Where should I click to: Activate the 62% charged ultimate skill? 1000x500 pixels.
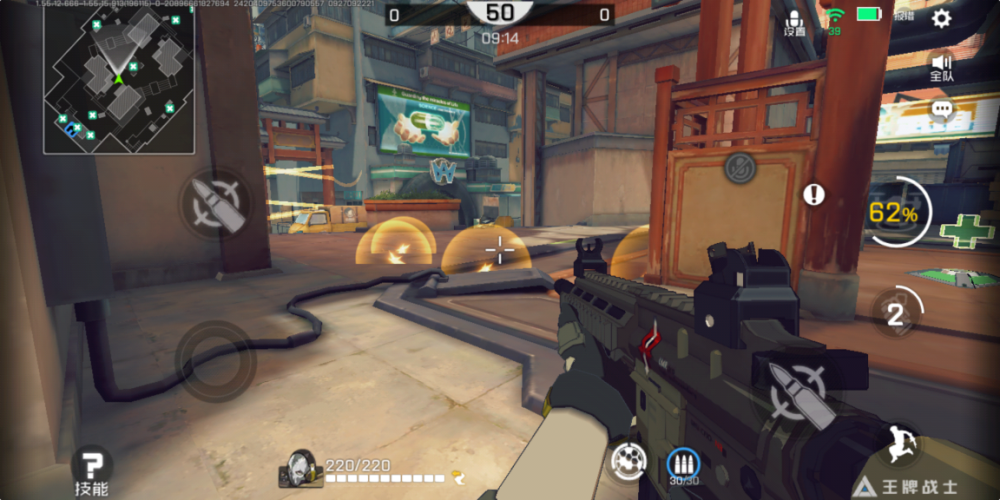tap(897, 212)
